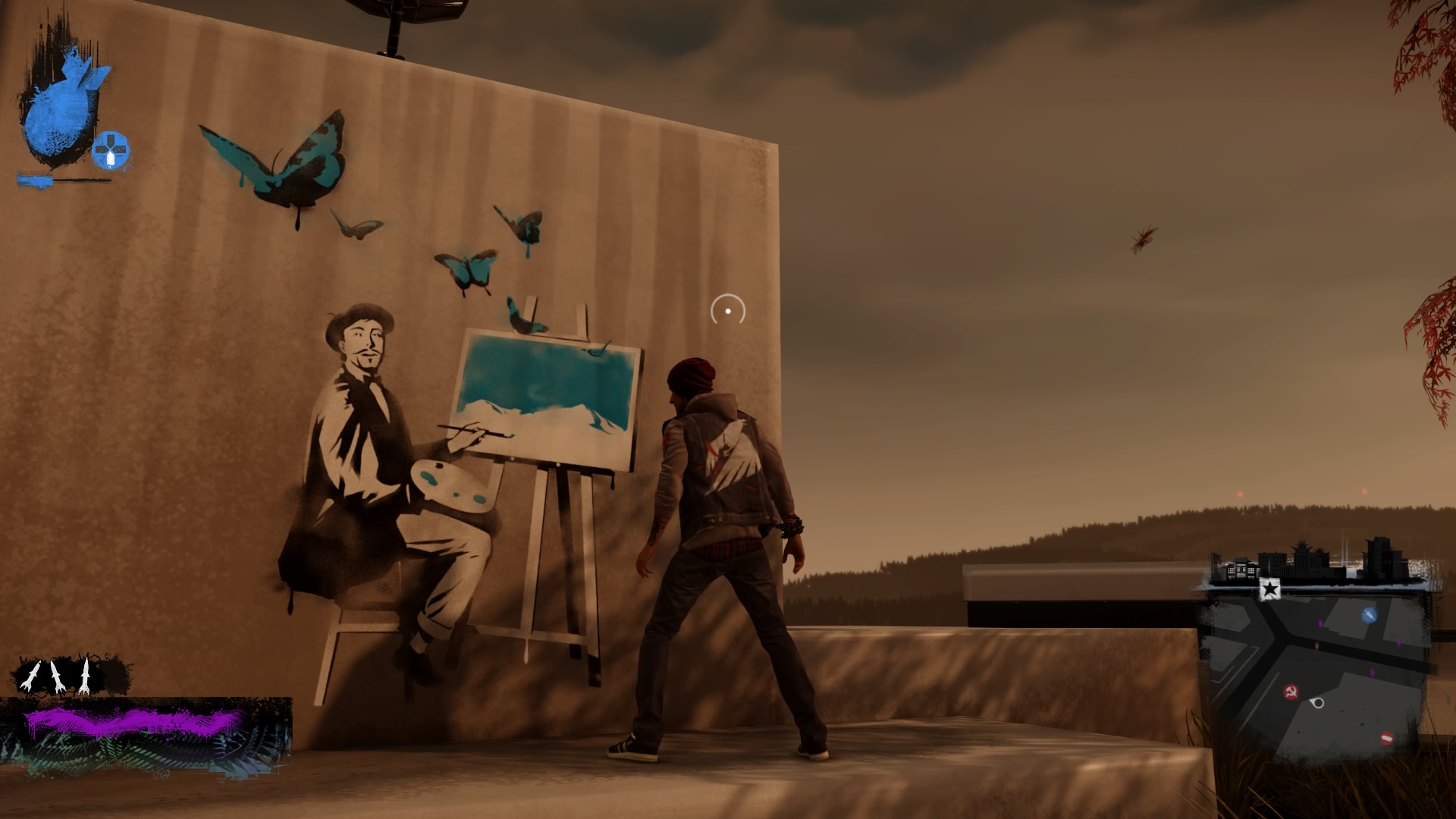Toggle the lower purple collectible marker on the minimap
Viewport: 1456px width, 819px height.
[1372, 671]
